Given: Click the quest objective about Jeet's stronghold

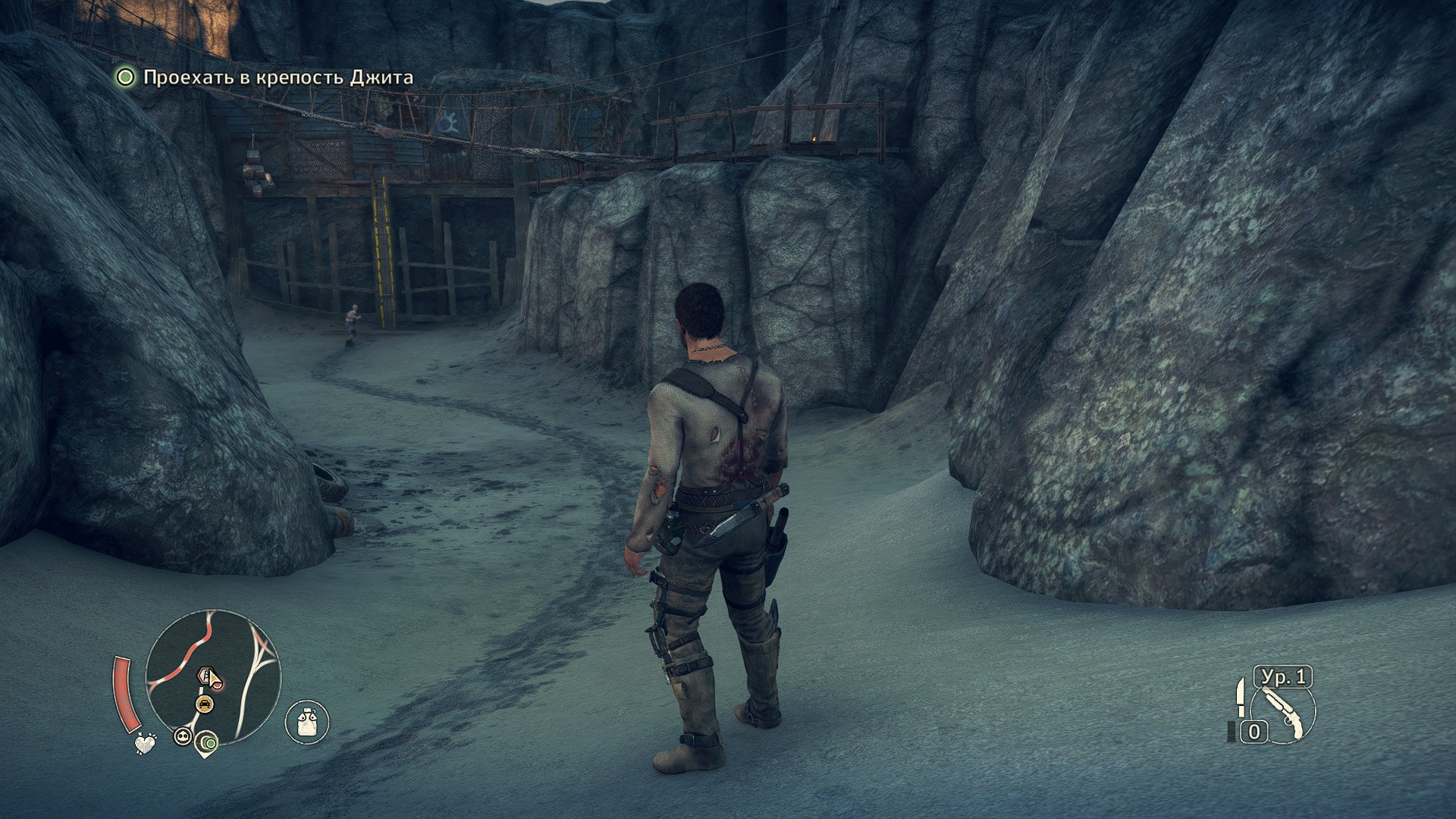Looking at the screenshot, I should (278, 77).
